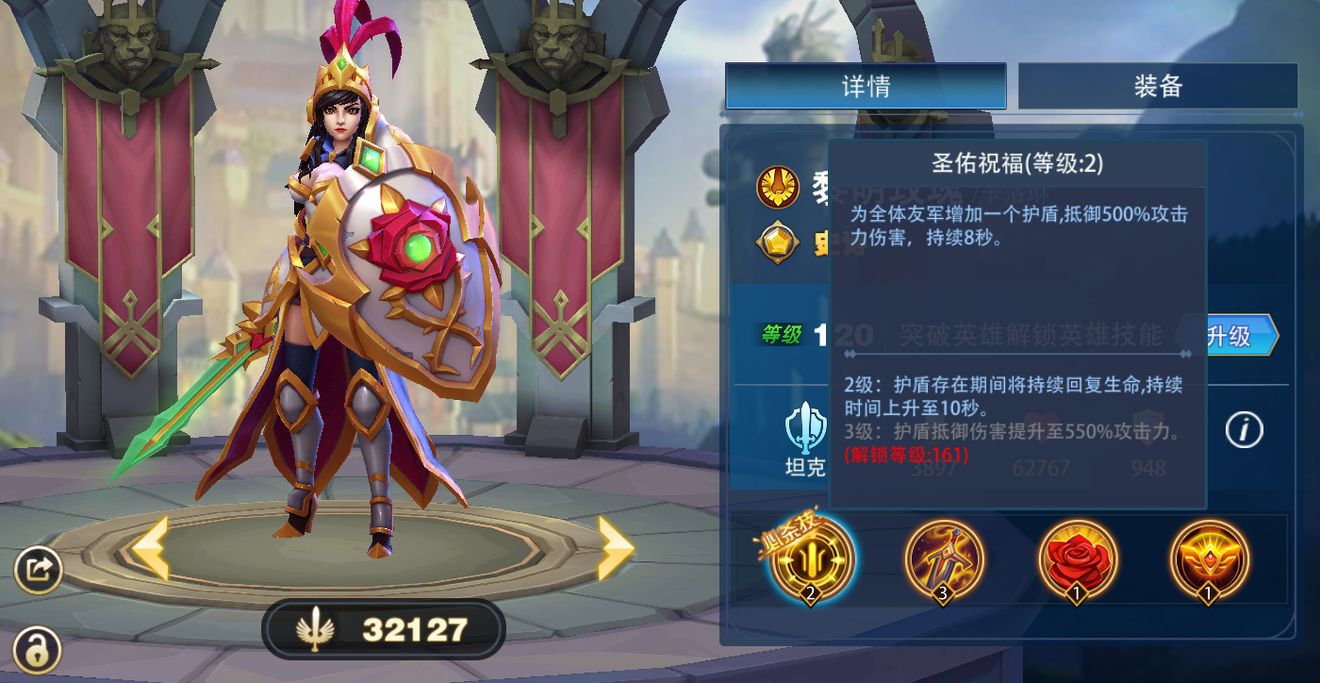The image size is (1320, 683).
Task: Switch to the 详情 details tab
Action: tap(865, 86)
